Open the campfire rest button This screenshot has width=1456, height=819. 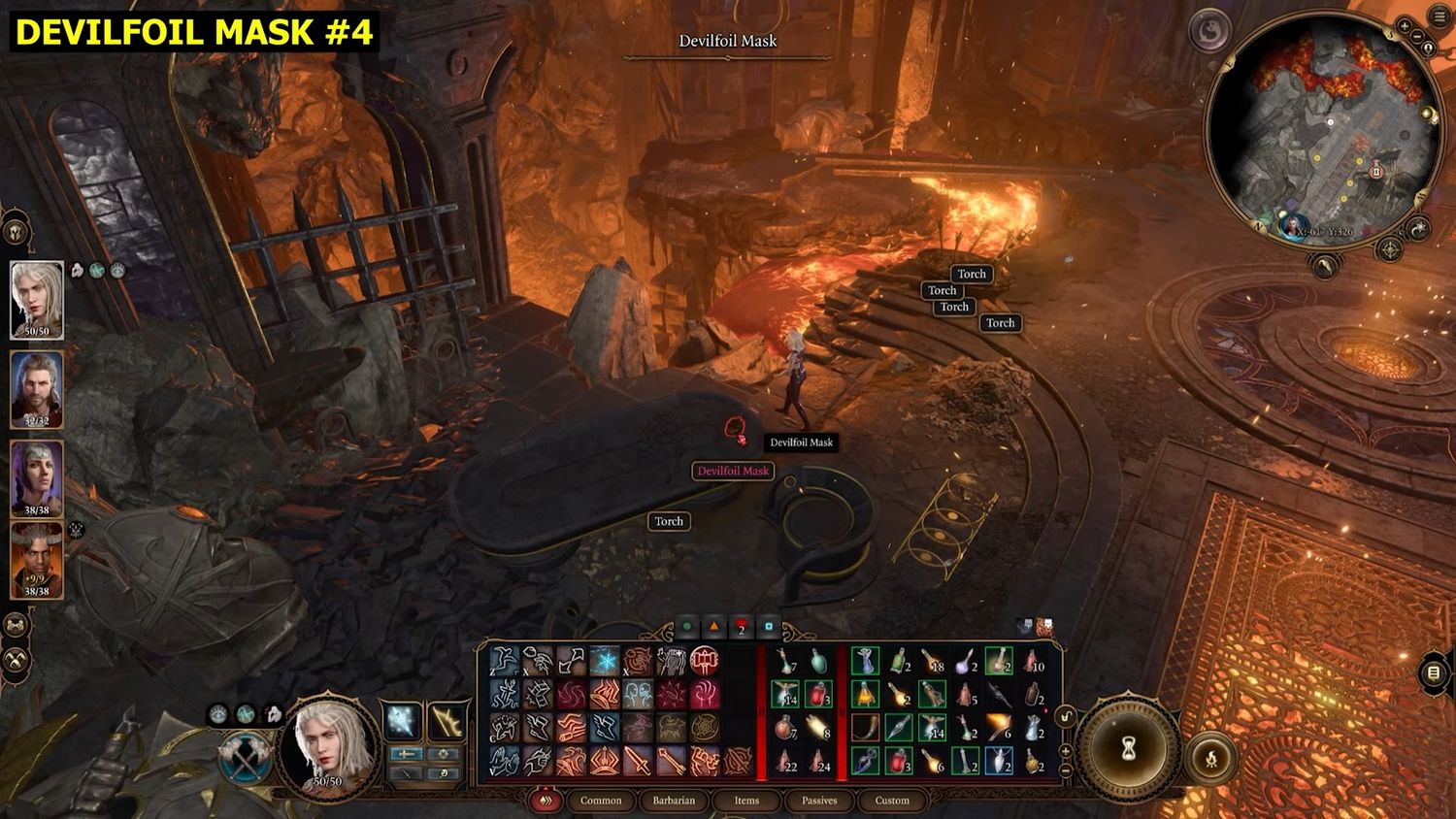pyautogui.click(x=1211, y=758)
